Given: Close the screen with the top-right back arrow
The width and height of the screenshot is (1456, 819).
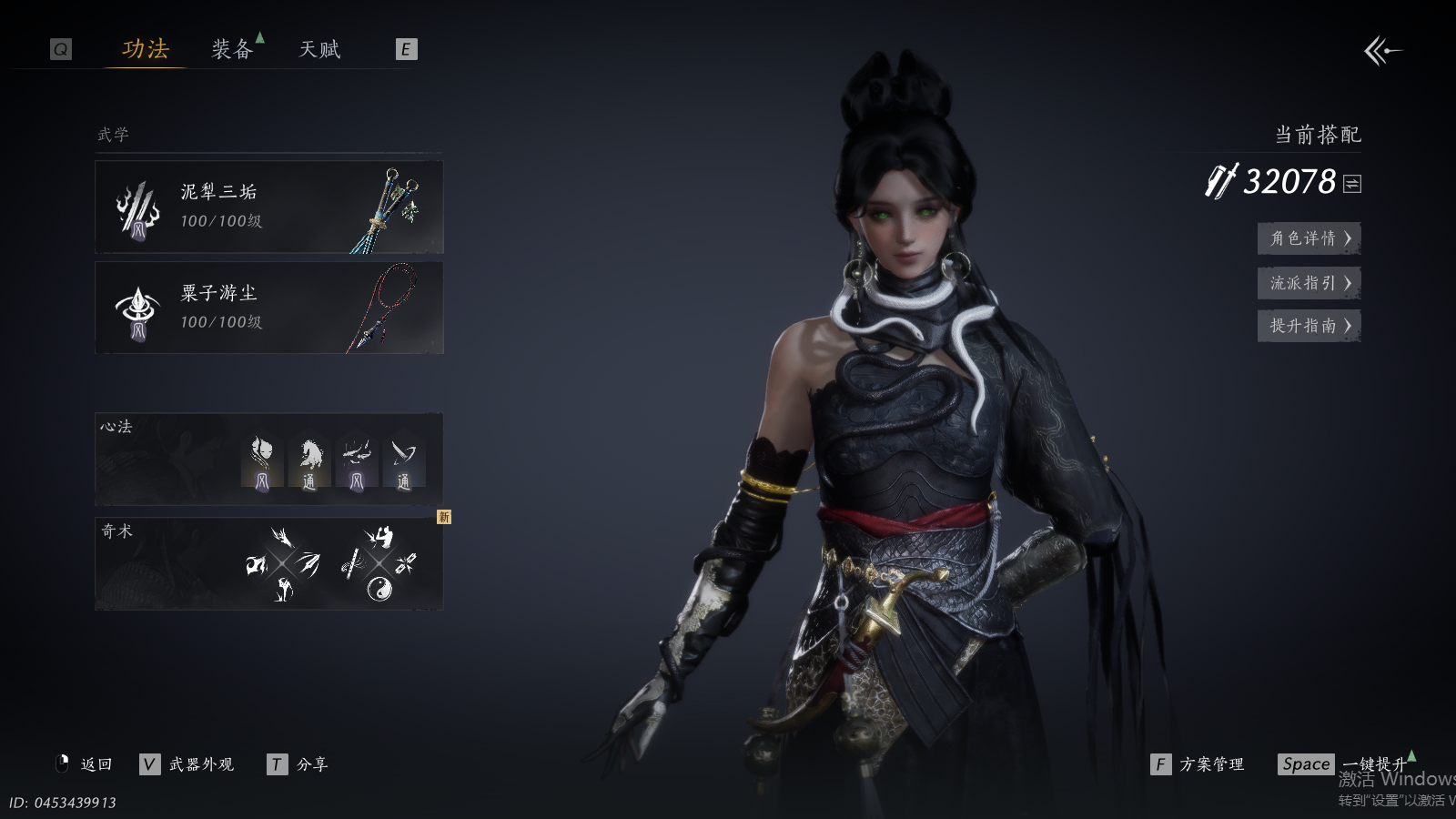Looking at the screenshot, I should [x=1382, y=51].
